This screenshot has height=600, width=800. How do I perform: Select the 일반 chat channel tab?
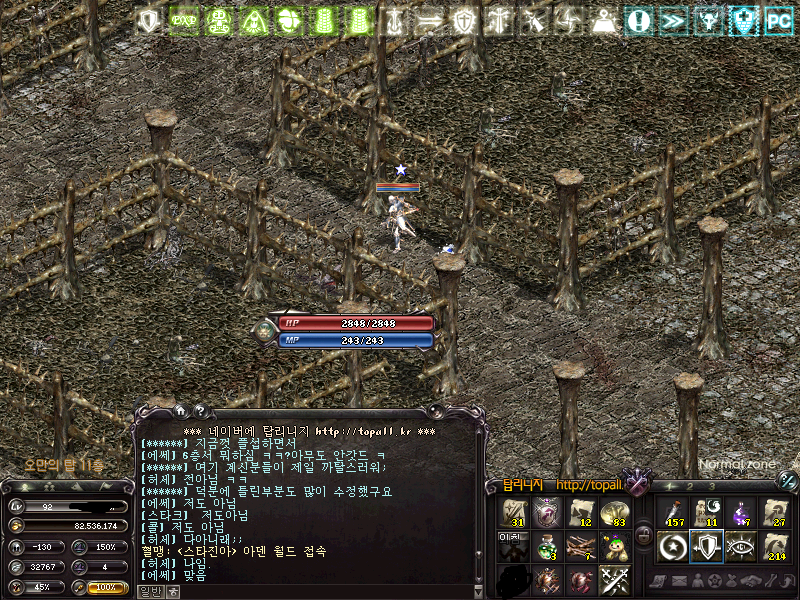(148, 591)
